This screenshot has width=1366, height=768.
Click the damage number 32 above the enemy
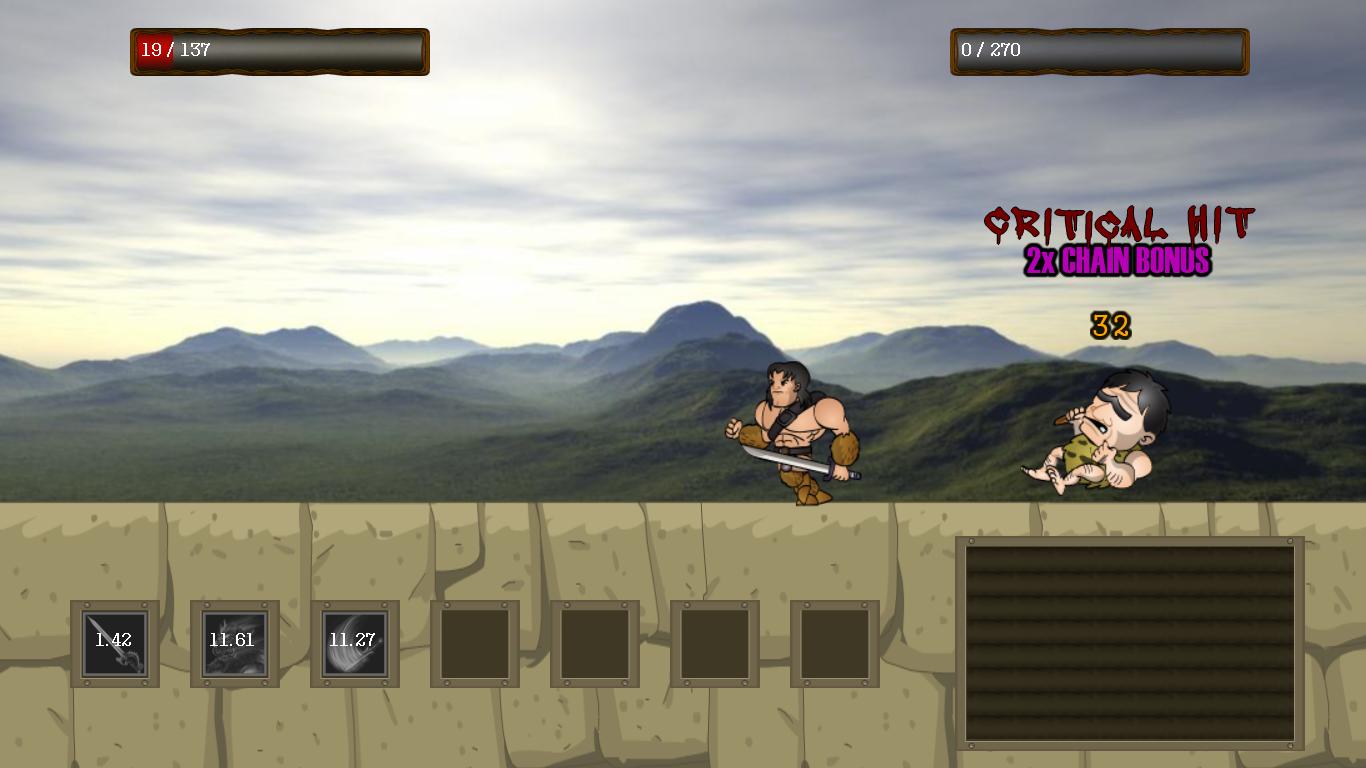[x=1110, y=325]
